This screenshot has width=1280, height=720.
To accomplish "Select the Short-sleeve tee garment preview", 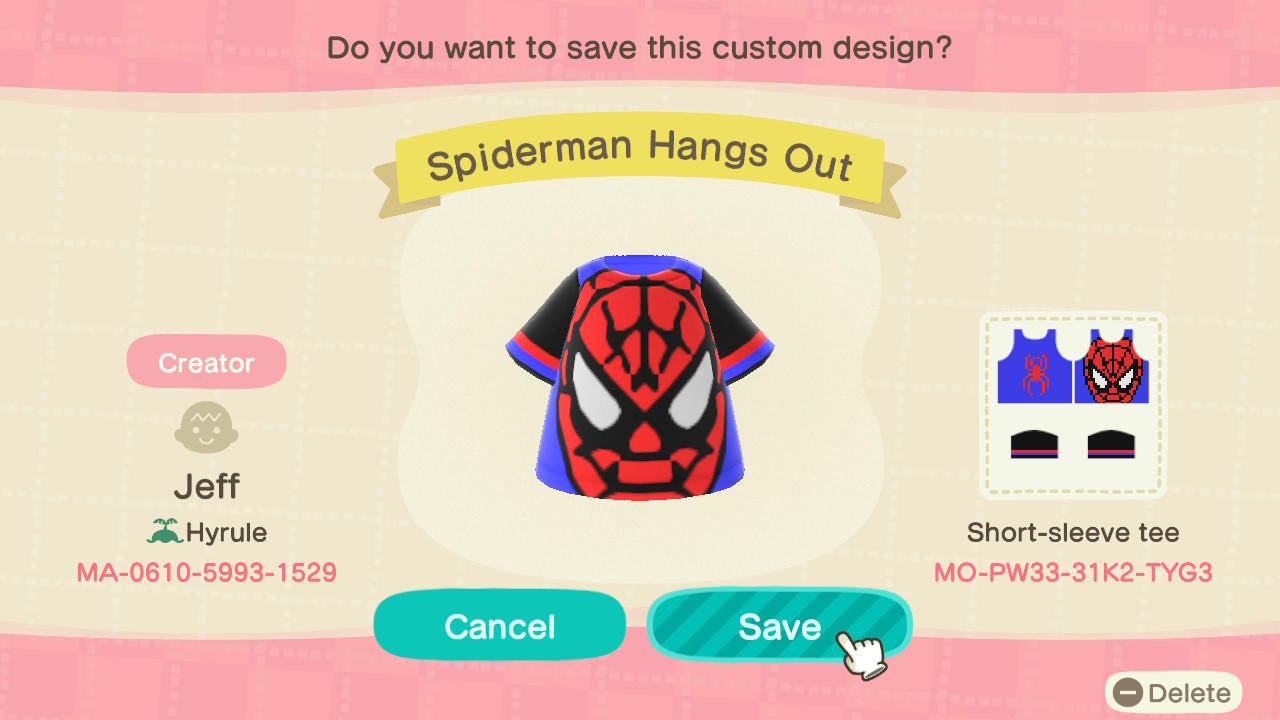I will tap(1072, 405).
